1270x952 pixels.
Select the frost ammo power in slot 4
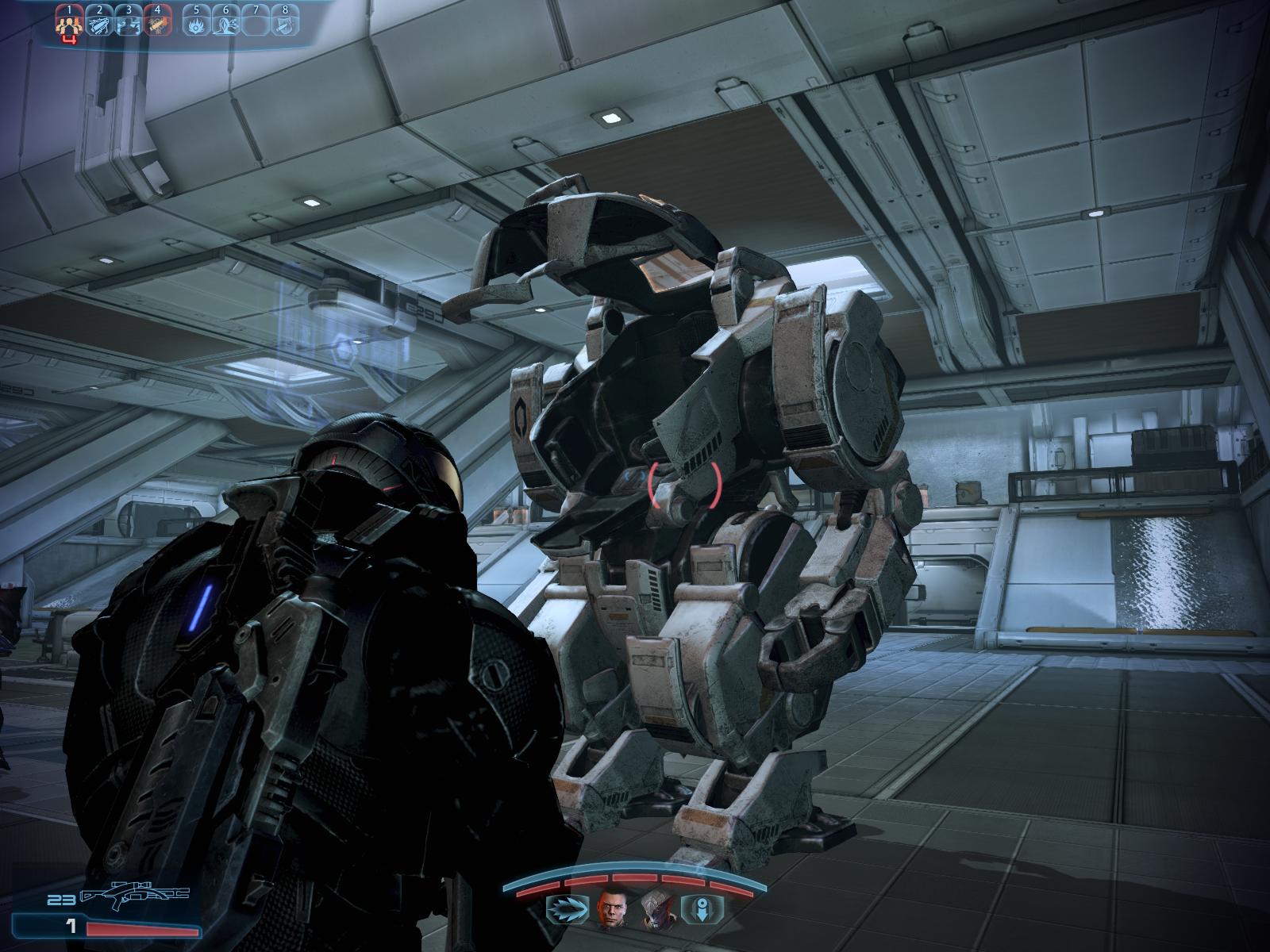156,25
